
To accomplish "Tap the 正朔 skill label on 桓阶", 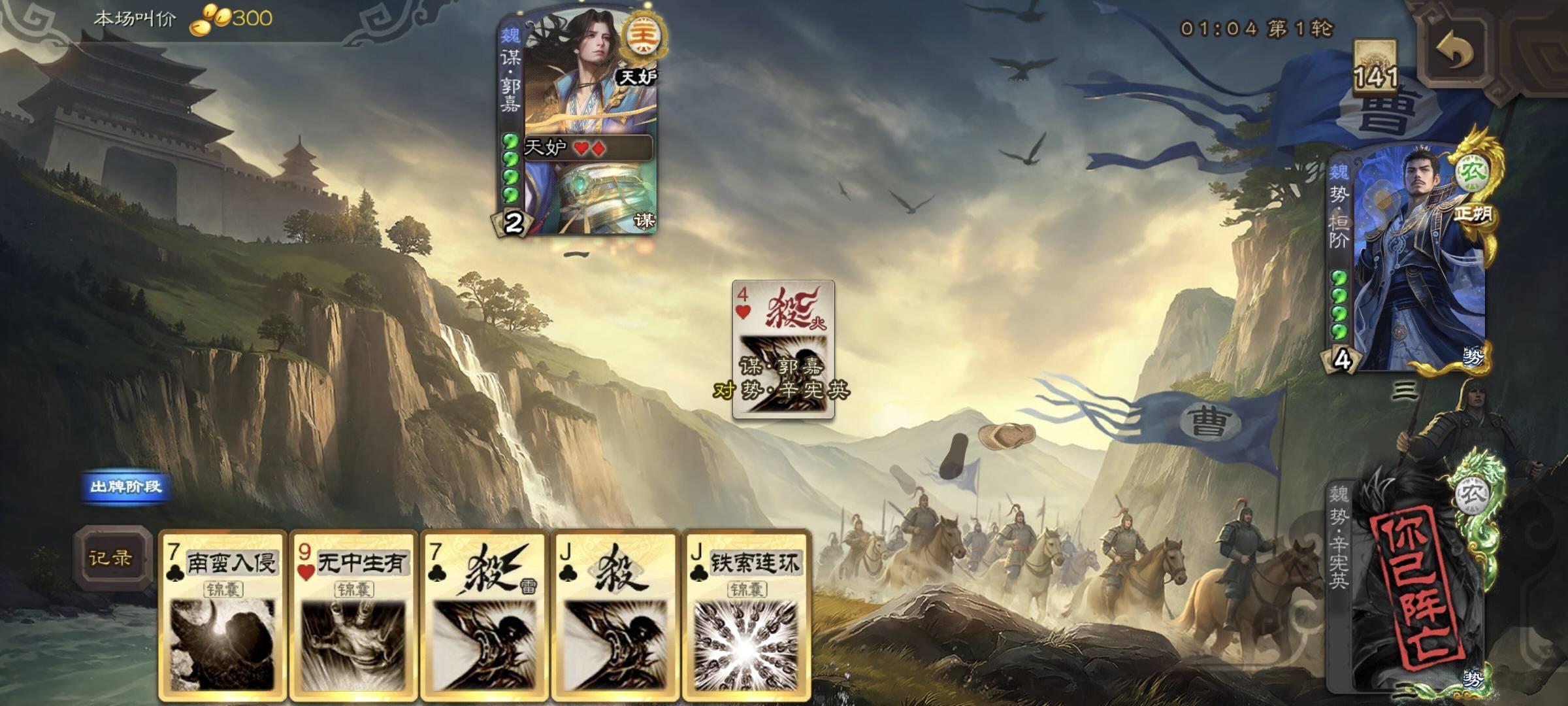I will click(1473, 214).
